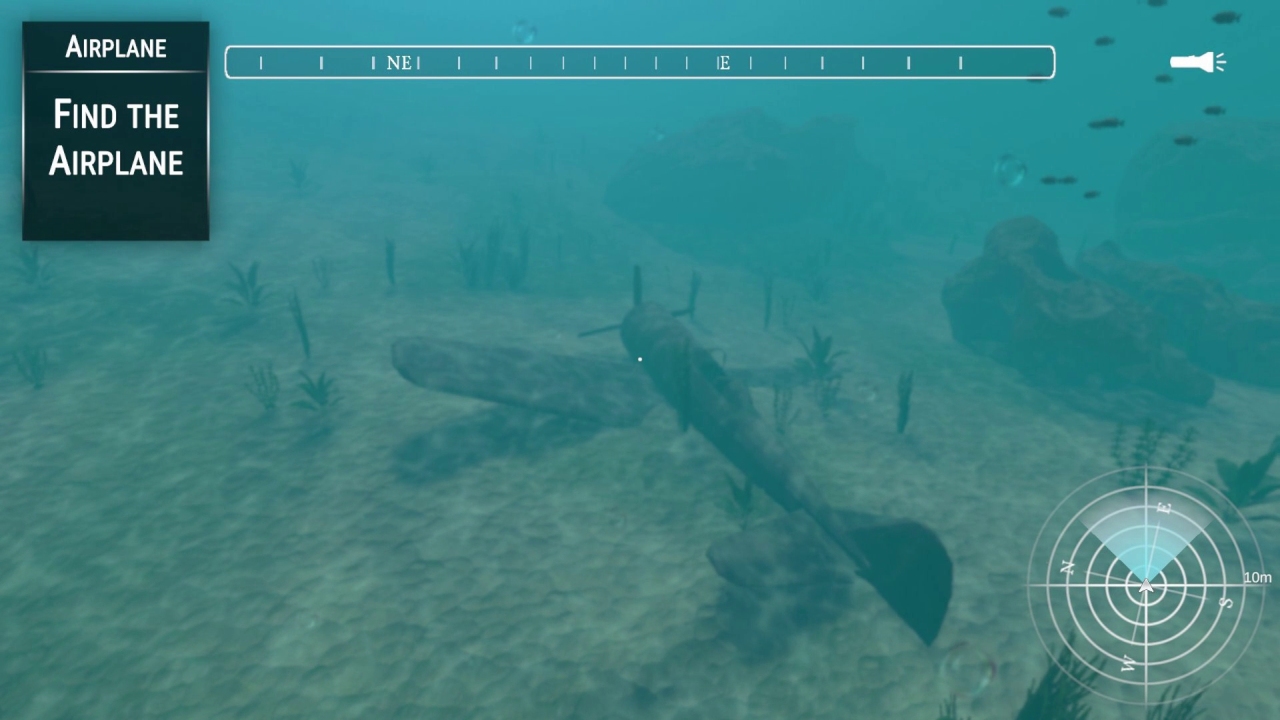Click the NE marker on the compass bar

coord(400,62)
